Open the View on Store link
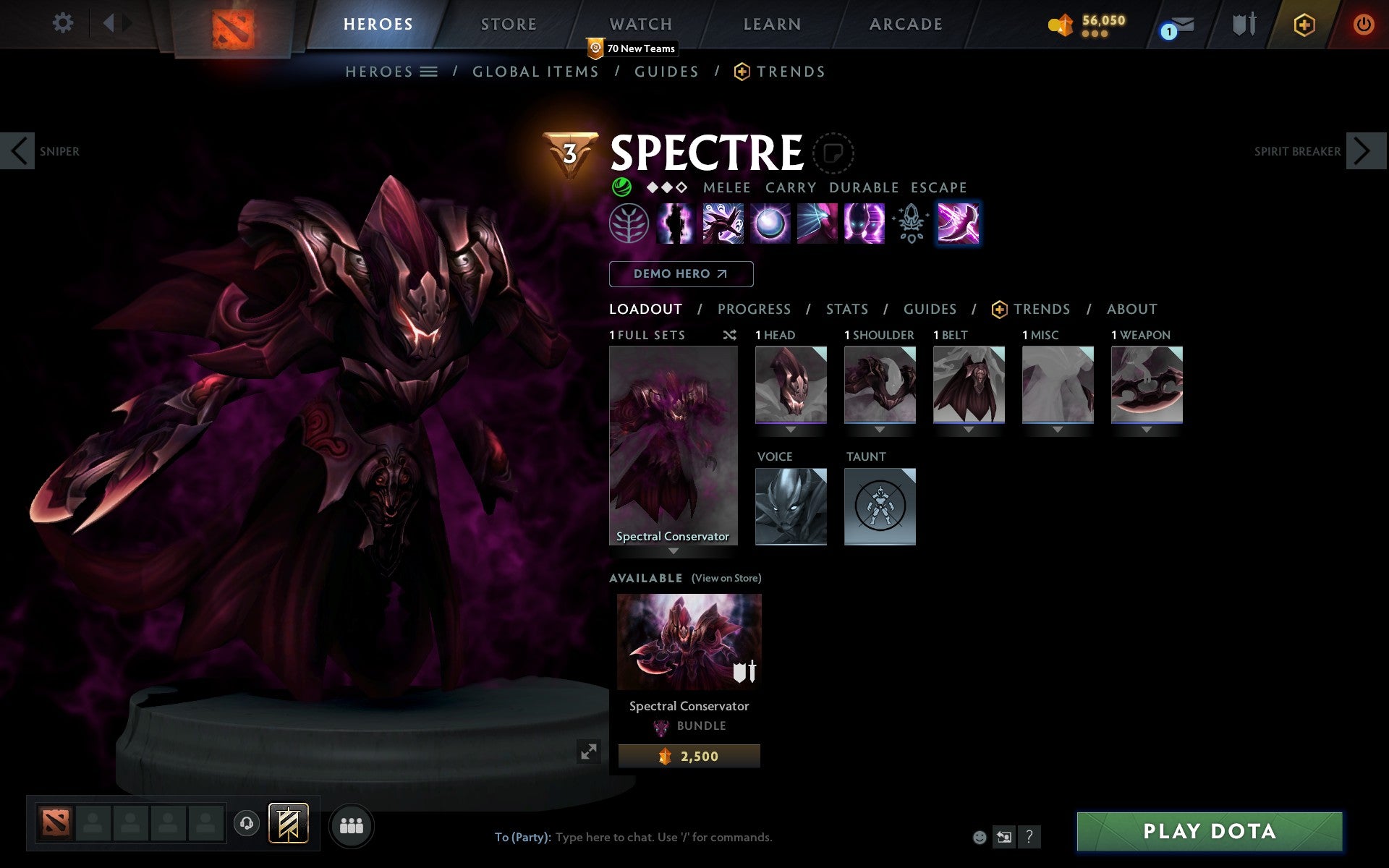The image size is (1389, 868). coord(726,578)
